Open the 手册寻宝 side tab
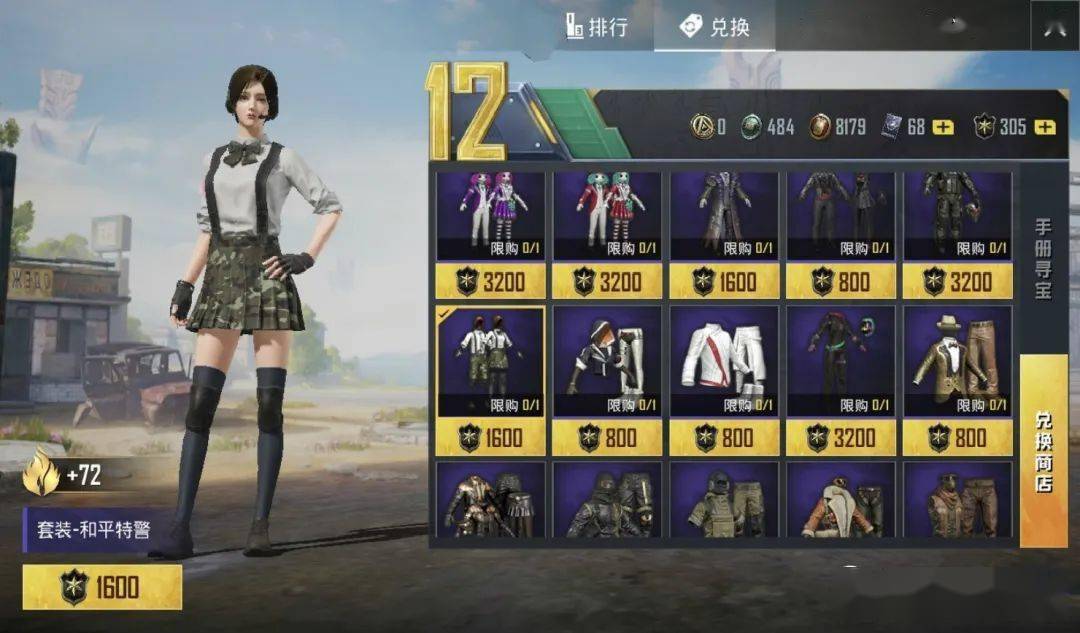 [x=1043, y=262]
